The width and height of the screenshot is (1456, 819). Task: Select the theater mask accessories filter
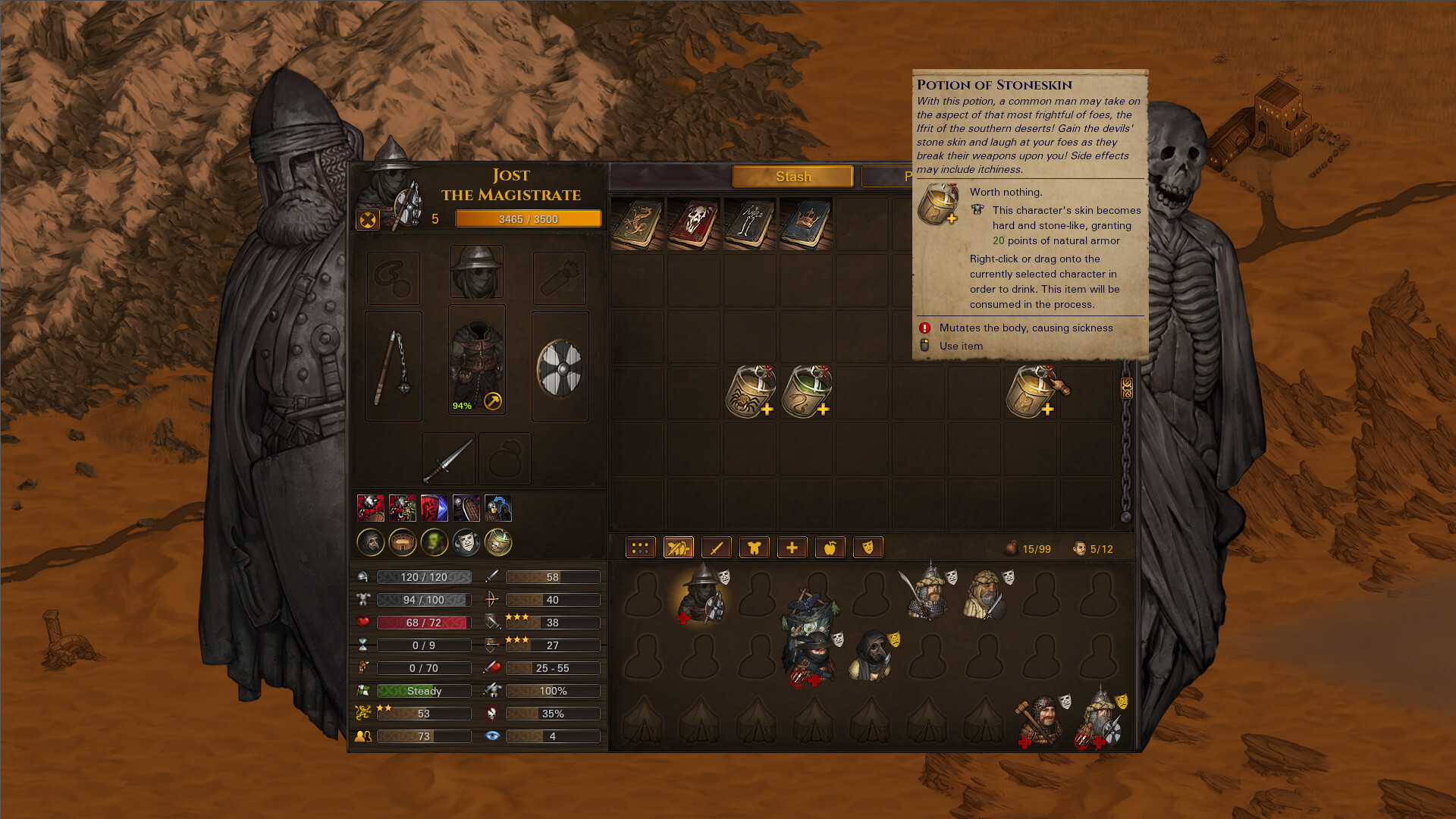pos(869,547)
